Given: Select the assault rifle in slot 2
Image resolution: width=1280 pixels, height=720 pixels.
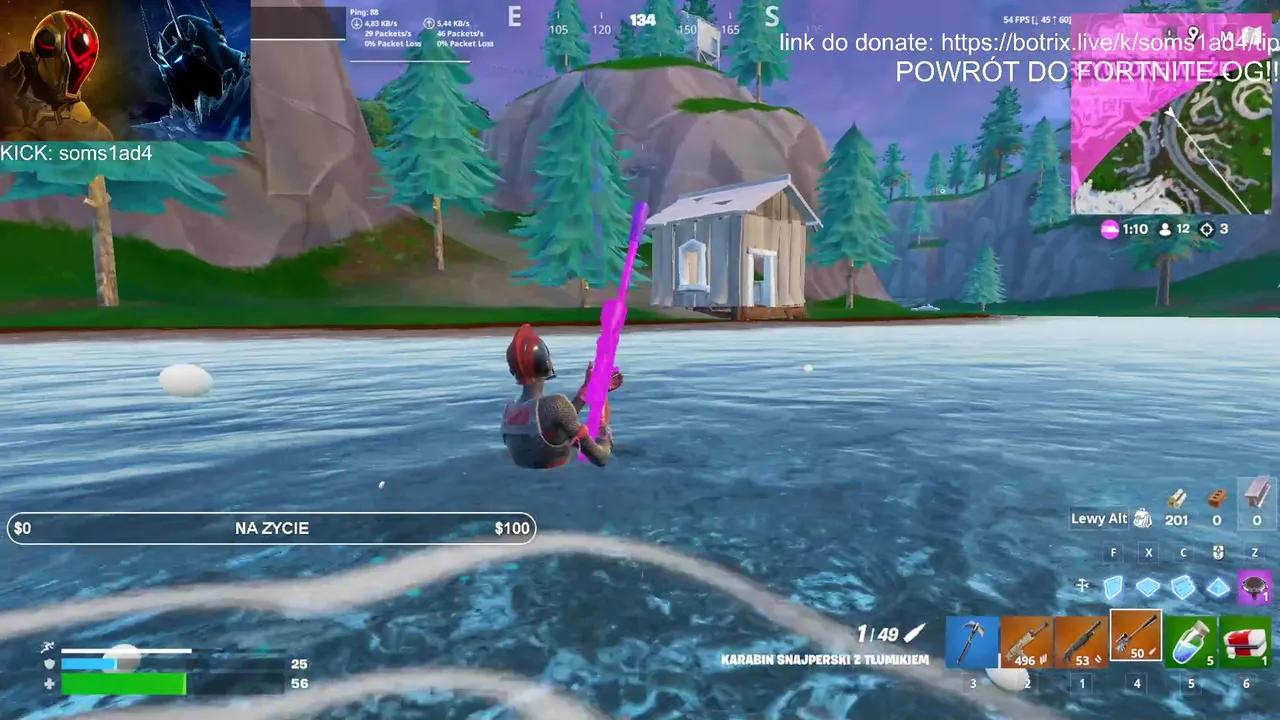Looking at the screenshot, I should [1026, 640].
